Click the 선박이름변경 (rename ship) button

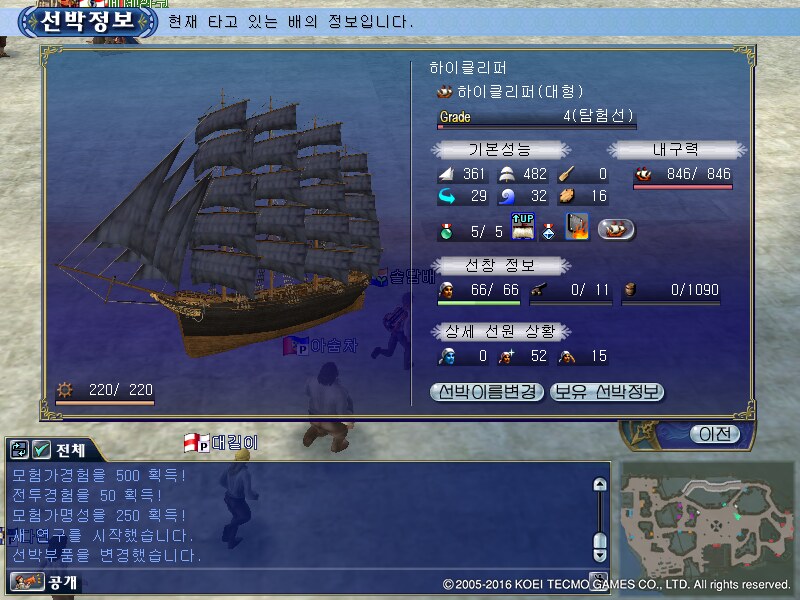pos(487,392)
